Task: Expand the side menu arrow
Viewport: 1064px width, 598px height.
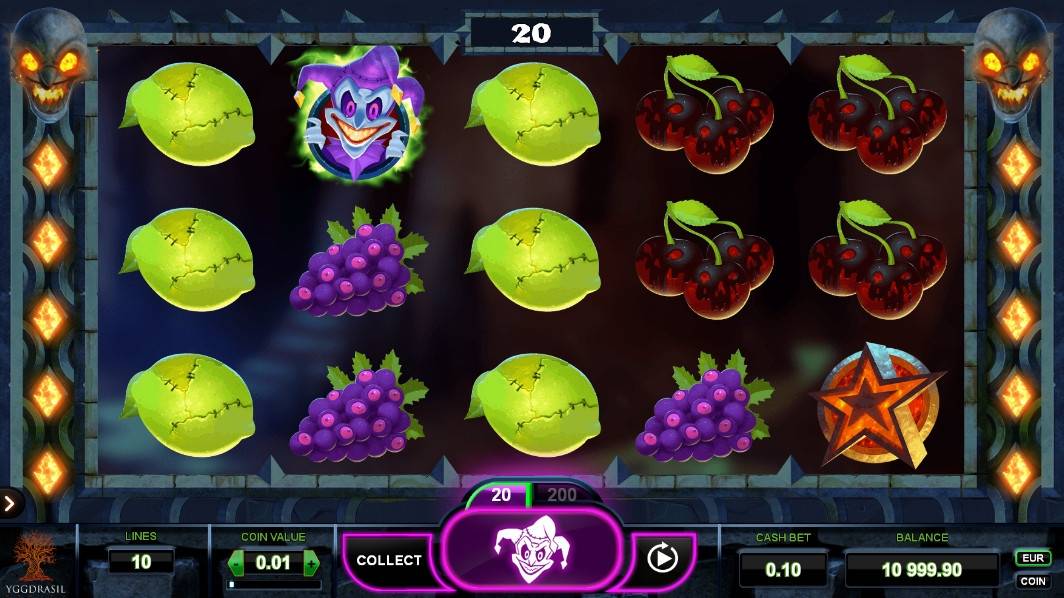Action: point(9,503)
